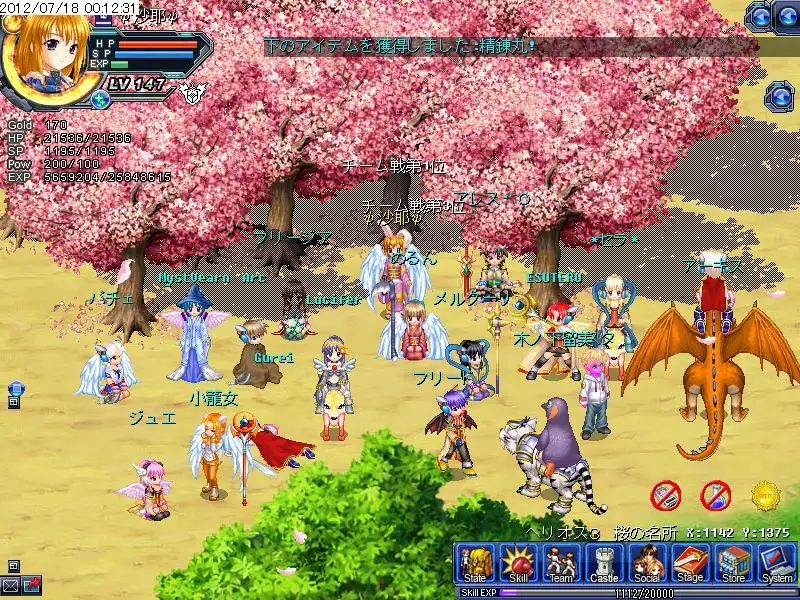Open the Stage menu
This screenshot has height=600, width=800.
(x=690, y=564)
